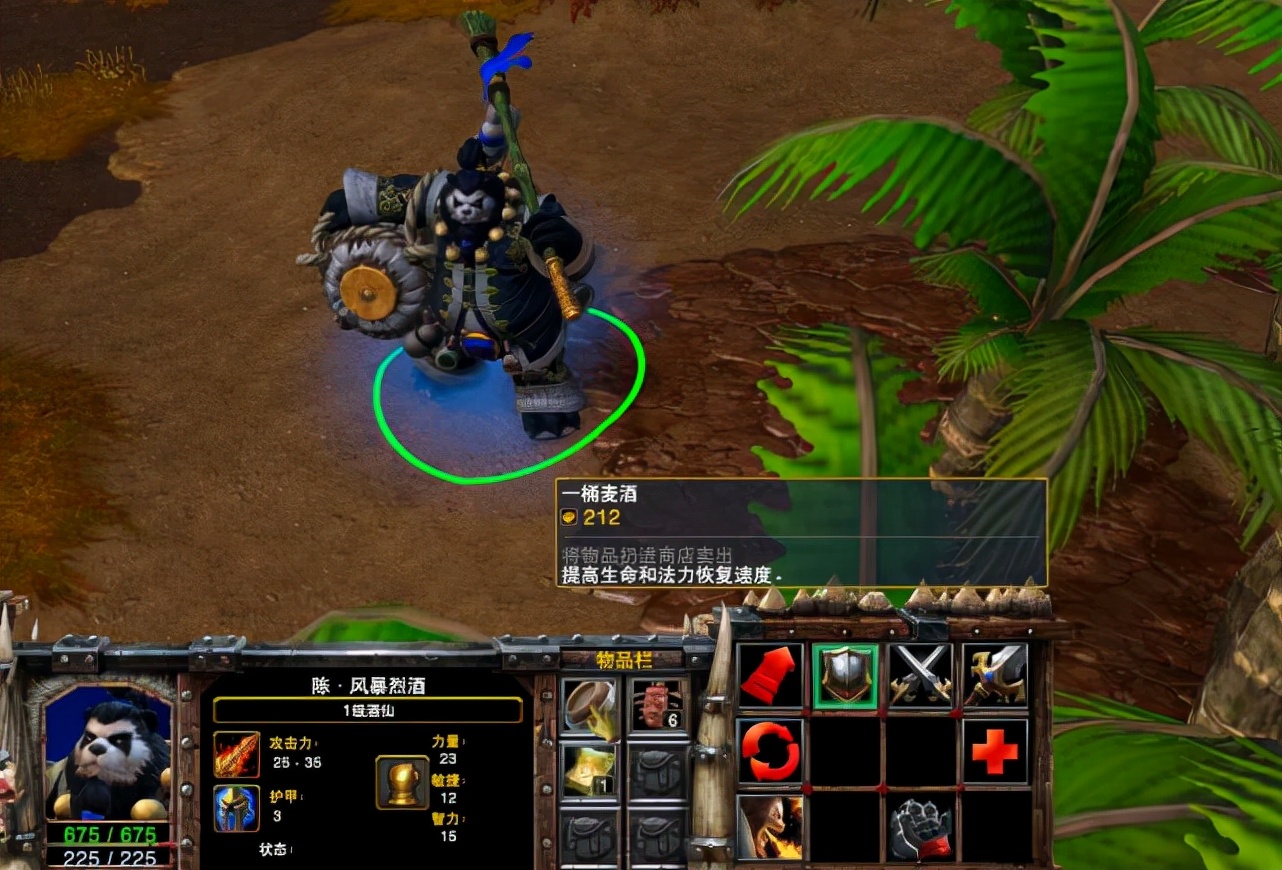
Task: Activate the sword Attack command
Action: coord(995,676)
